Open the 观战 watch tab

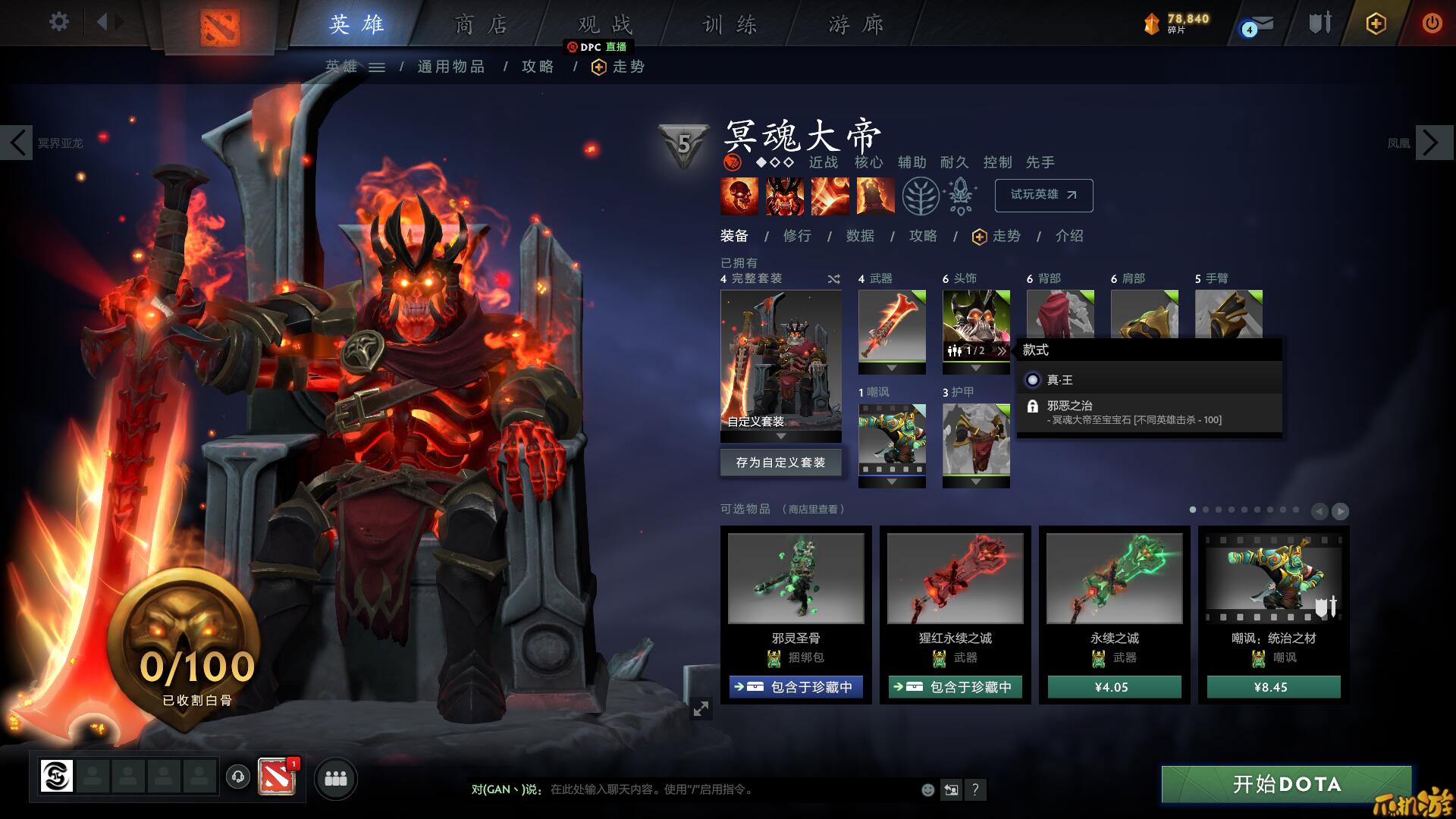tap(604, 25)
